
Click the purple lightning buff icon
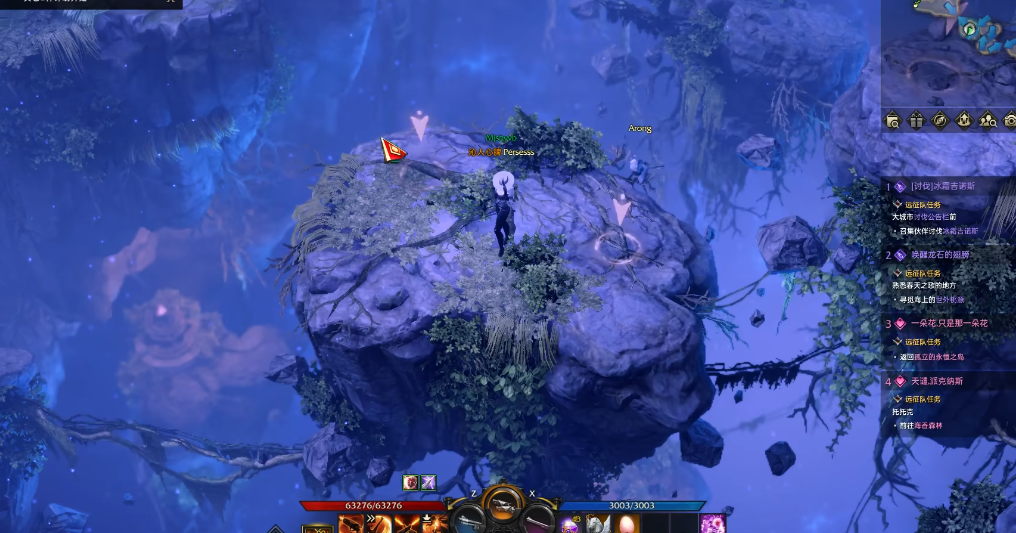click(x=428, y=483)
